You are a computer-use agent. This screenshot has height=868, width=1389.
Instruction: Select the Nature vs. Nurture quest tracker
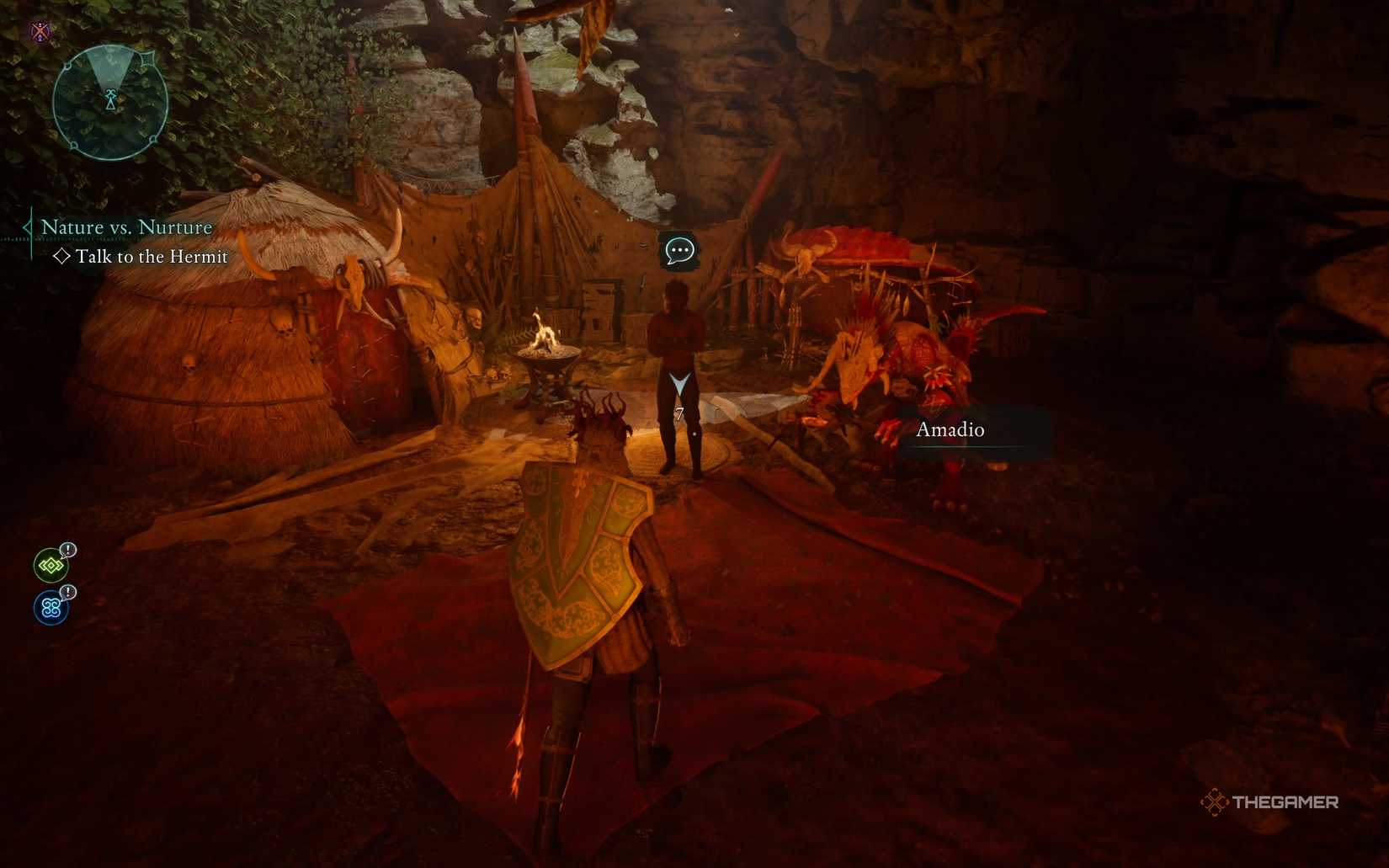tap(126, 227)
